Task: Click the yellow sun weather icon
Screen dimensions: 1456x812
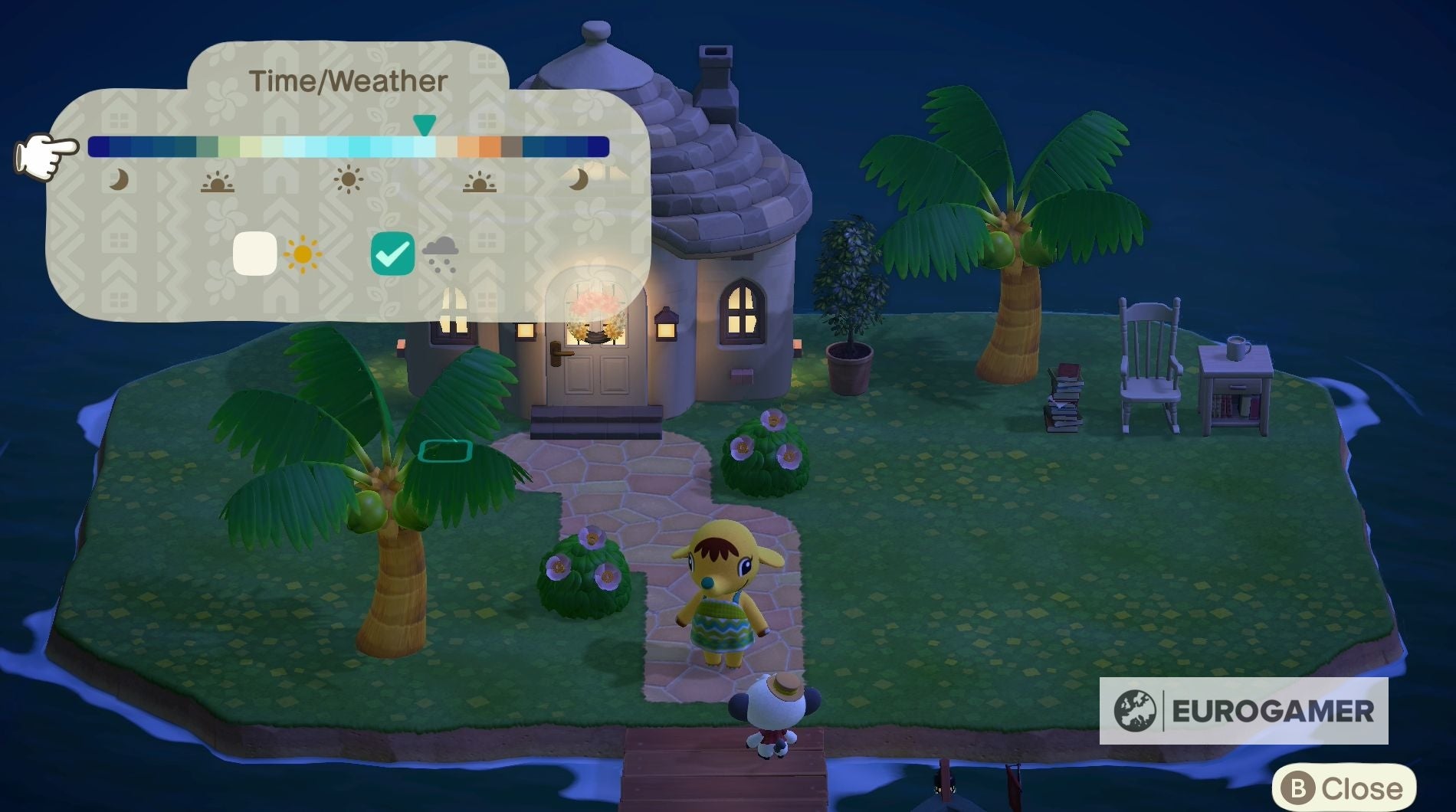Action: click(301, 253)
